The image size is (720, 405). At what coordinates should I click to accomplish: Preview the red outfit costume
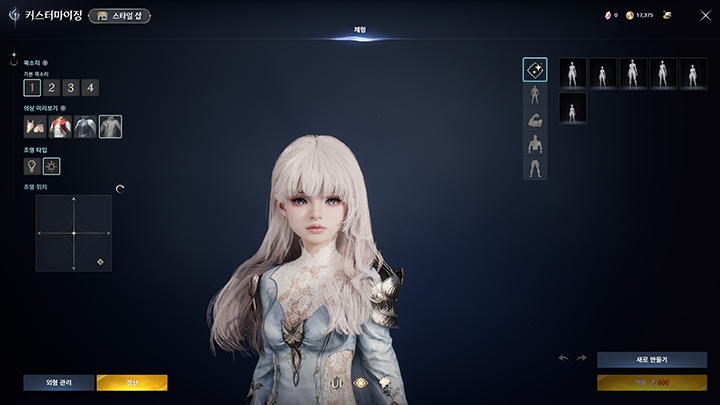[x=60, y=127]
